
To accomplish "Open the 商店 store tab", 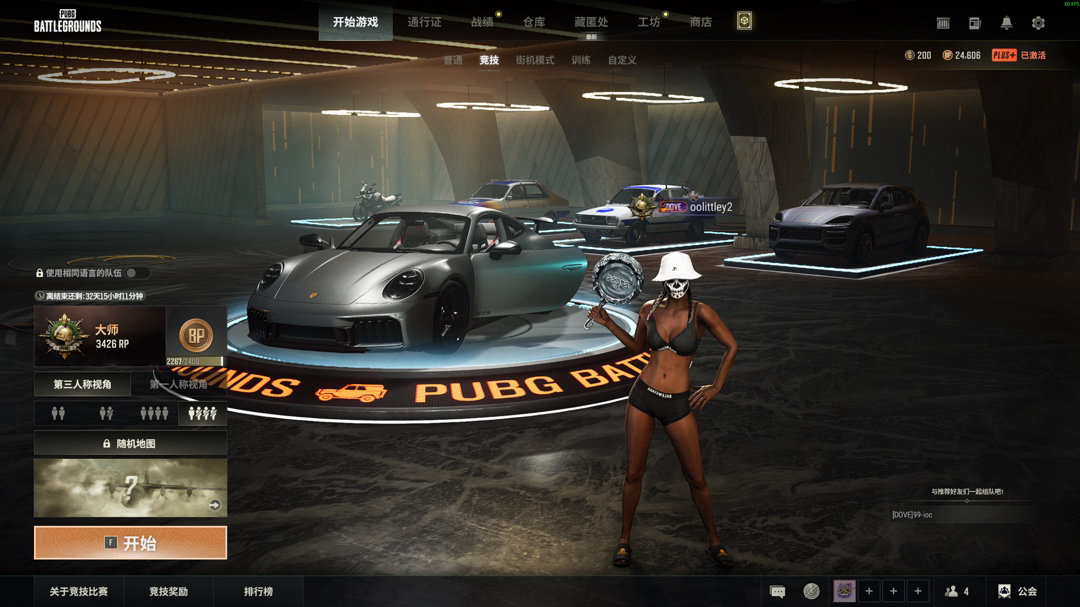I will 701,22.
